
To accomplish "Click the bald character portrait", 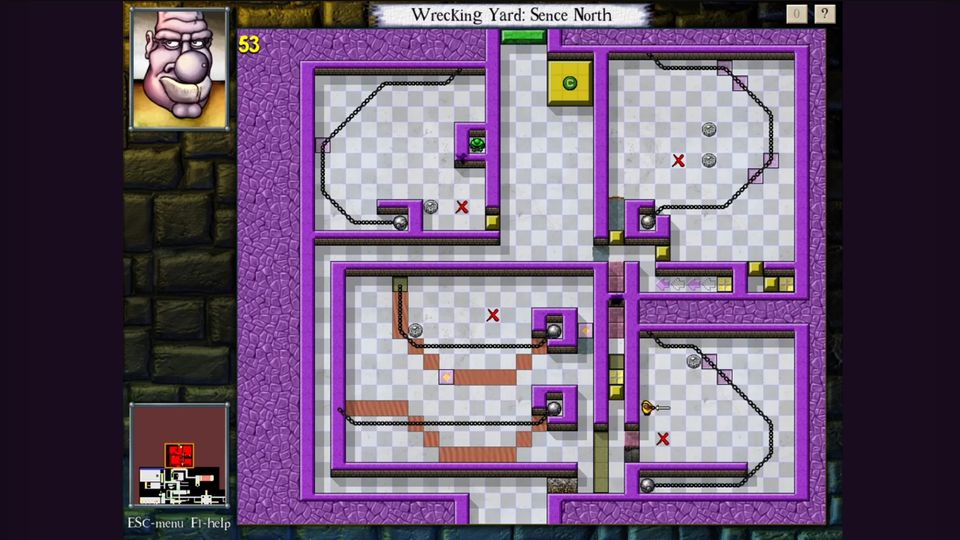I will [x=179, y=68].
